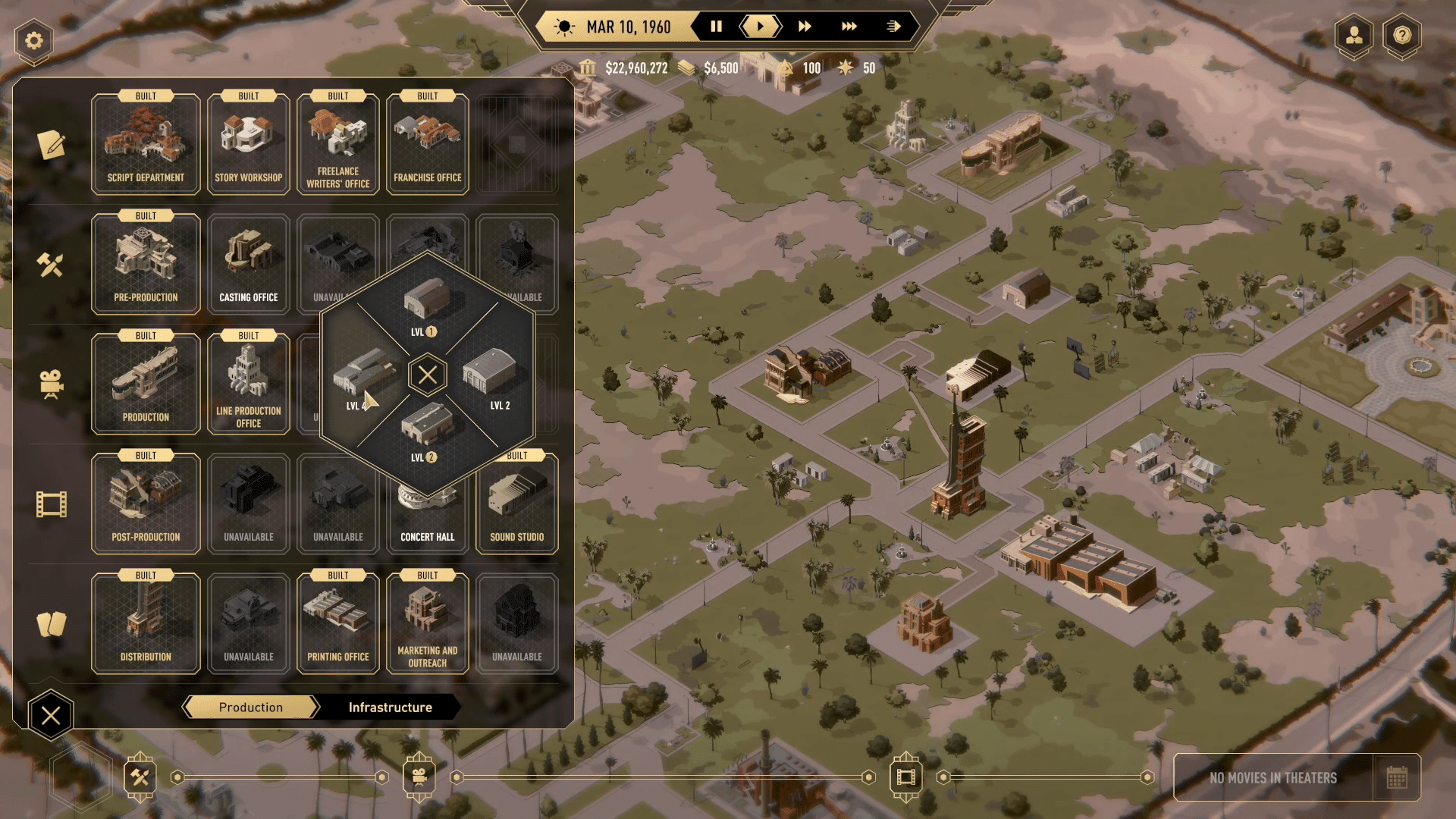Select the Distribution building tile

click(146, 623)
